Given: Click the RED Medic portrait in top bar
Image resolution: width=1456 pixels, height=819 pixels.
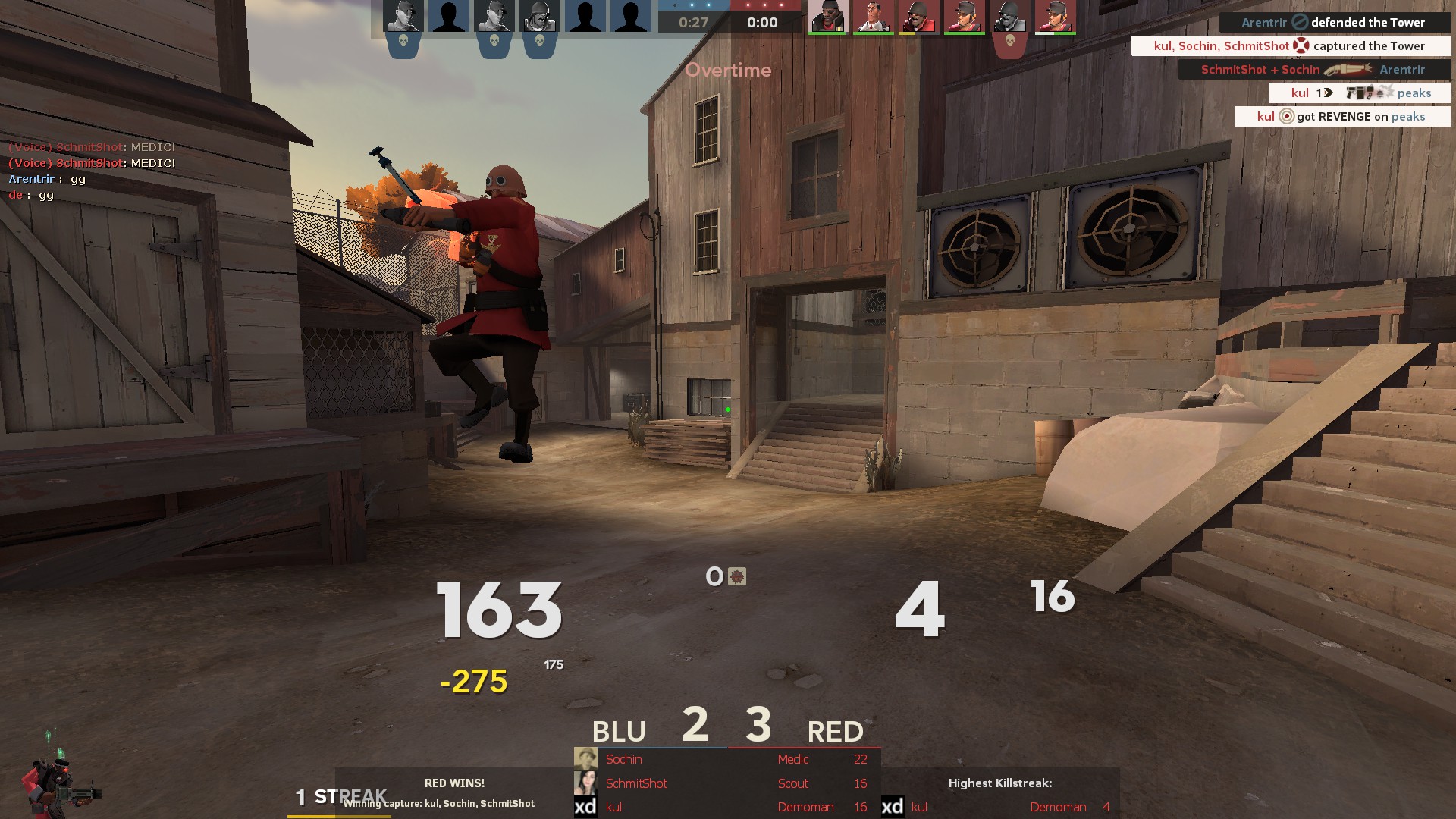Looking at the screenshot, I should click(x=873, y=17).
